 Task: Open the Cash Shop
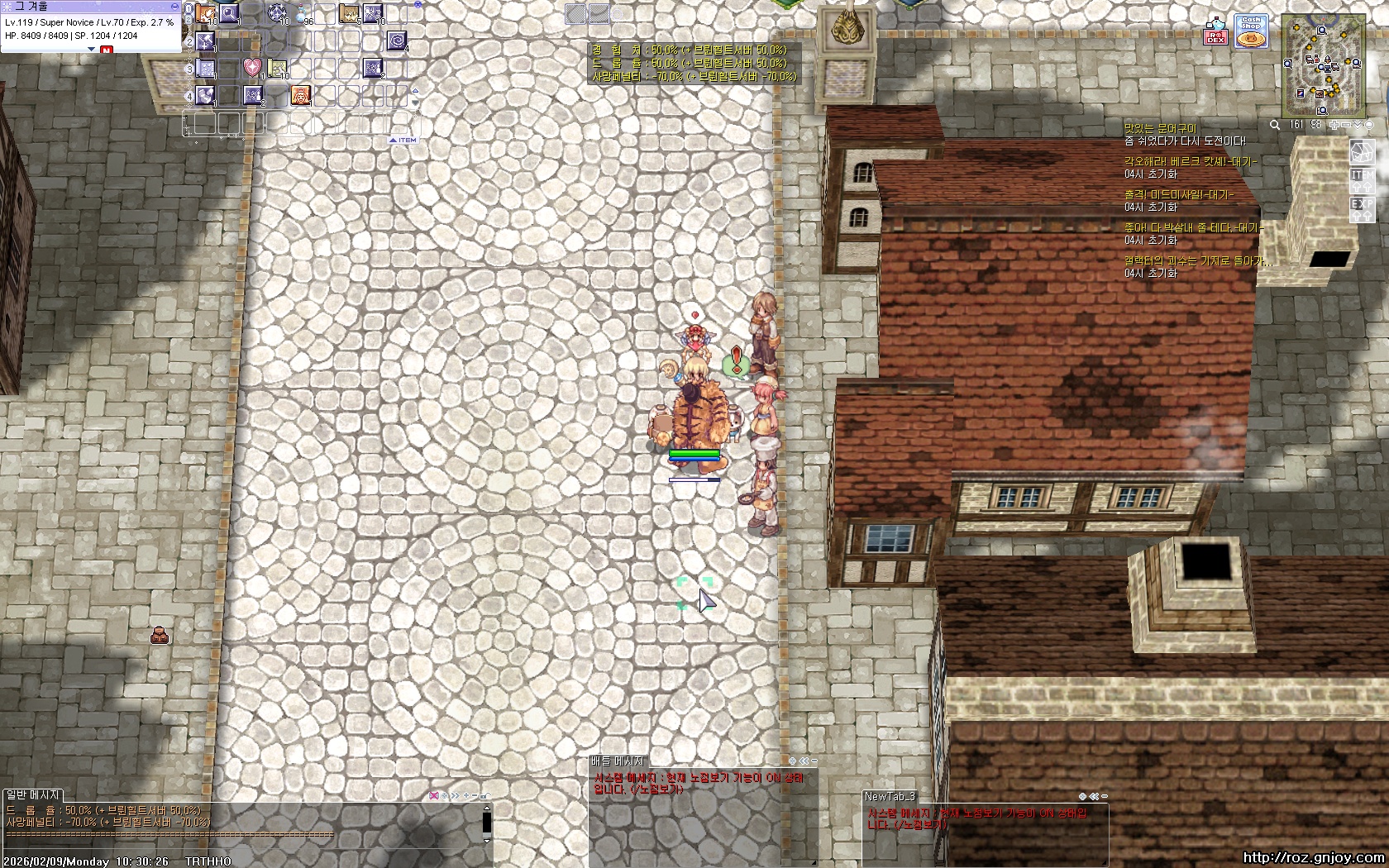click(x=1251, y=31)
